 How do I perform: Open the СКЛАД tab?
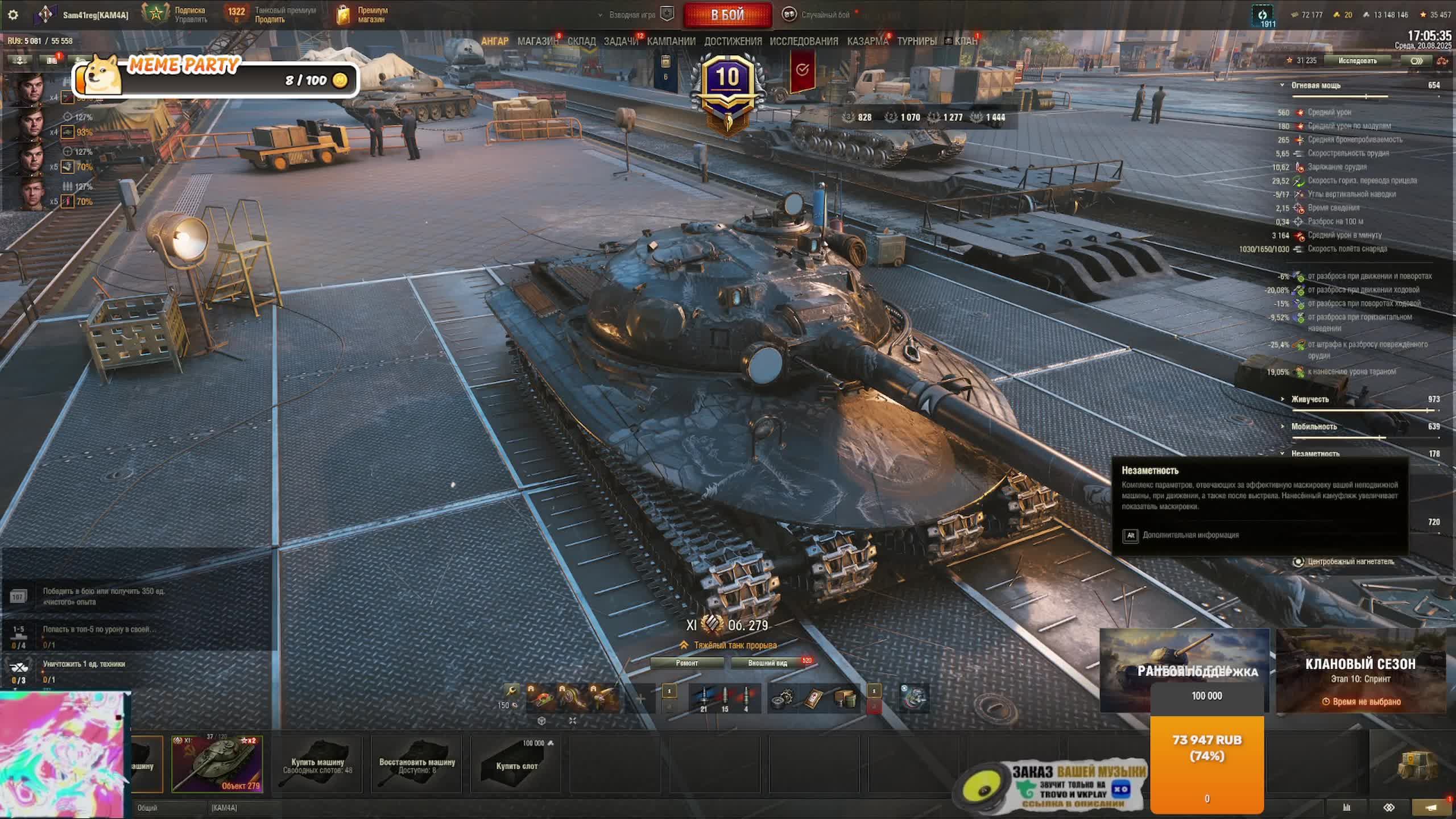[x=581, y=41]
